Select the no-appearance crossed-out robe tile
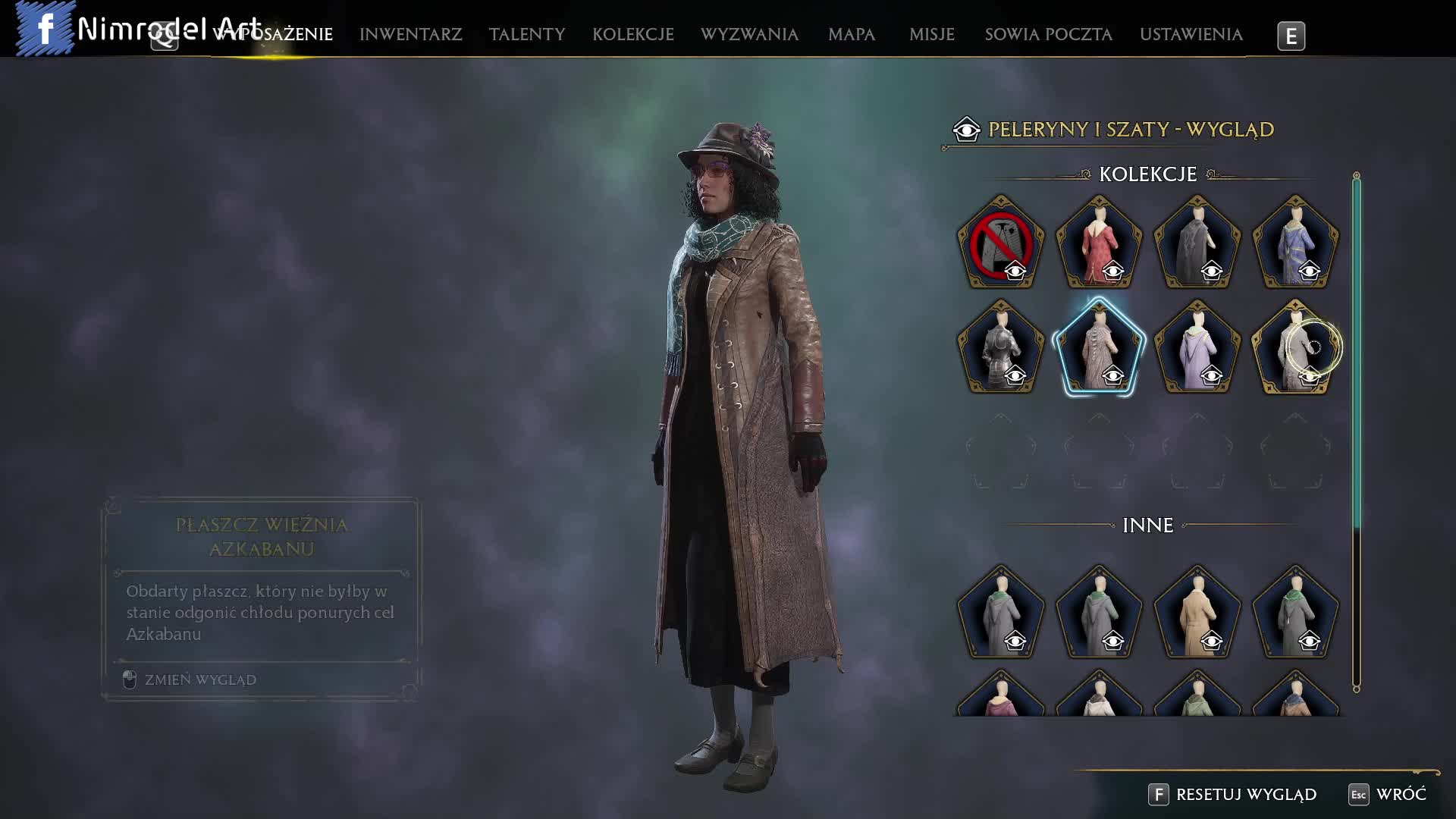This screenshot has height=819, width=1456. coord(1000,243)
